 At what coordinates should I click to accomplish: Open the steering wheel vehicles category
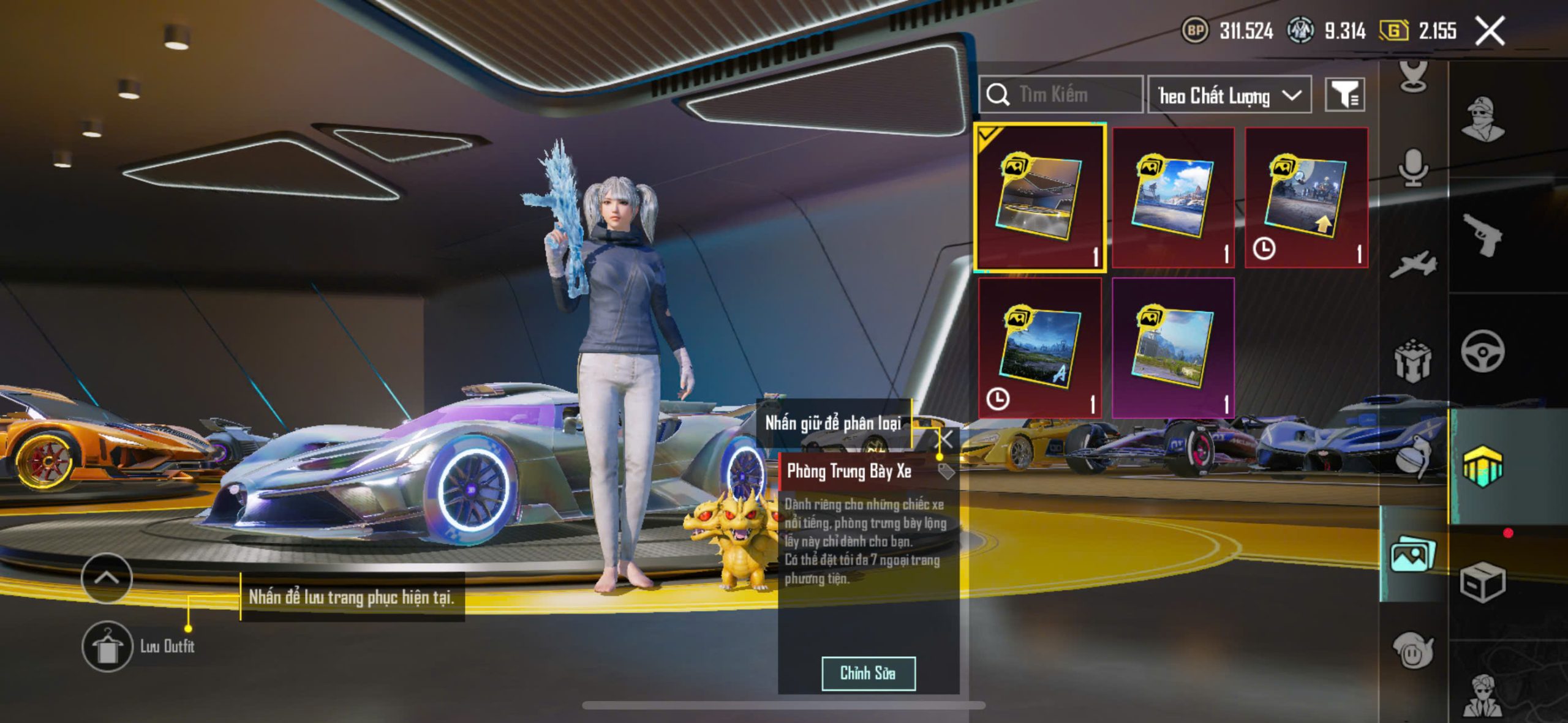1482,350
